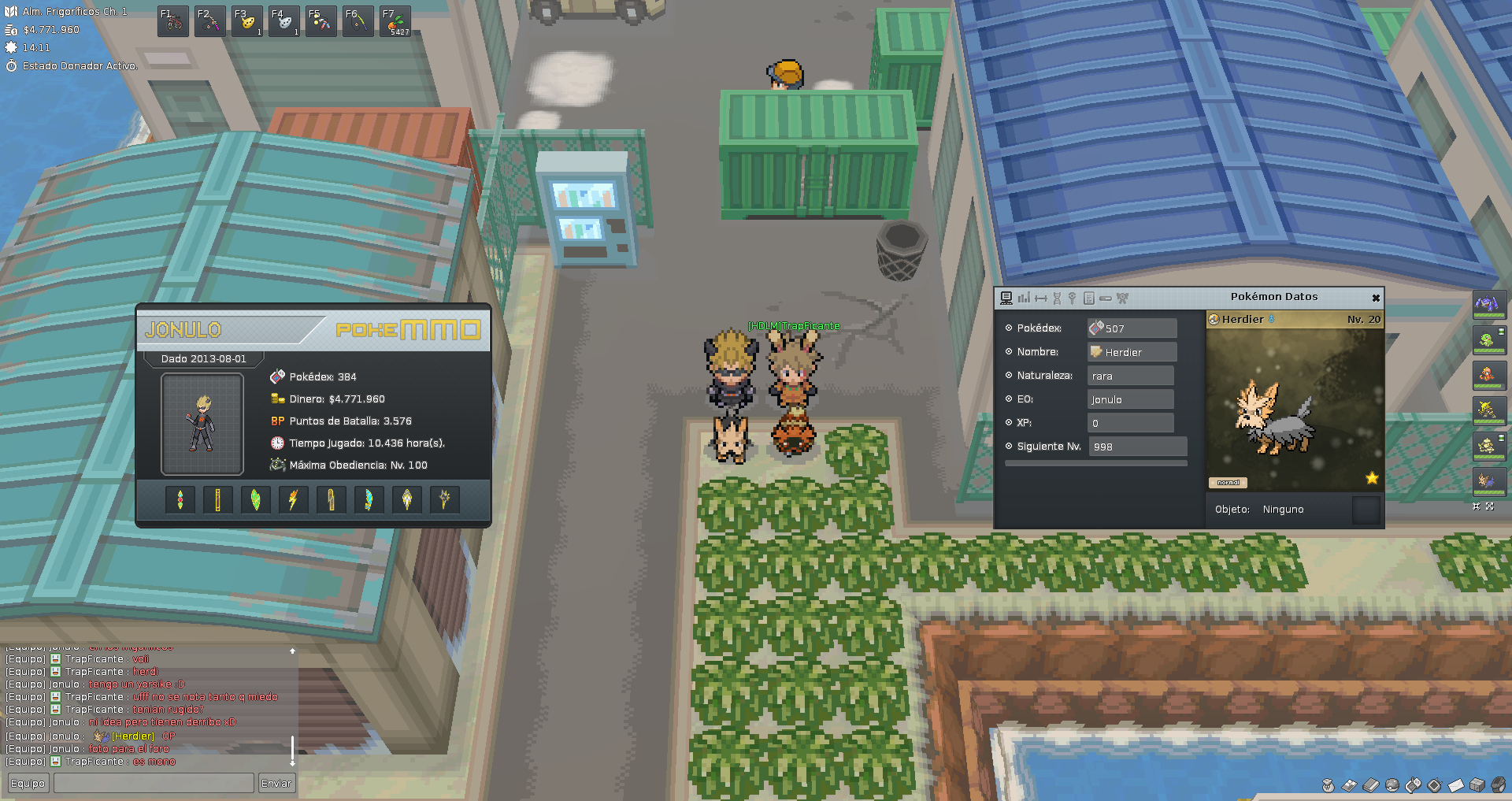Open the stats bar-chart tab in Pokémon Datos
This screenshot has width=1512, height=801.
1025,298
